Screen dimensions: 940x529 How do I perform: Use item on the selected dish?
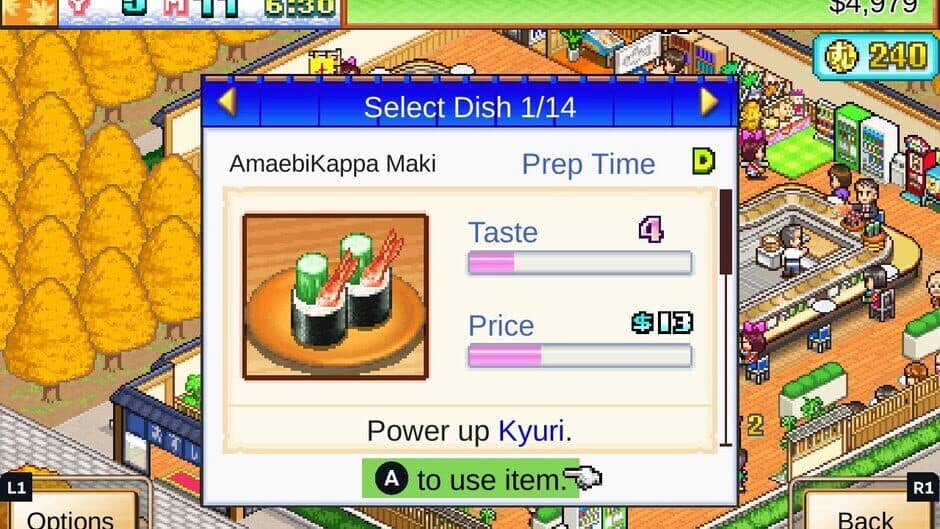[x=470, y=480]
